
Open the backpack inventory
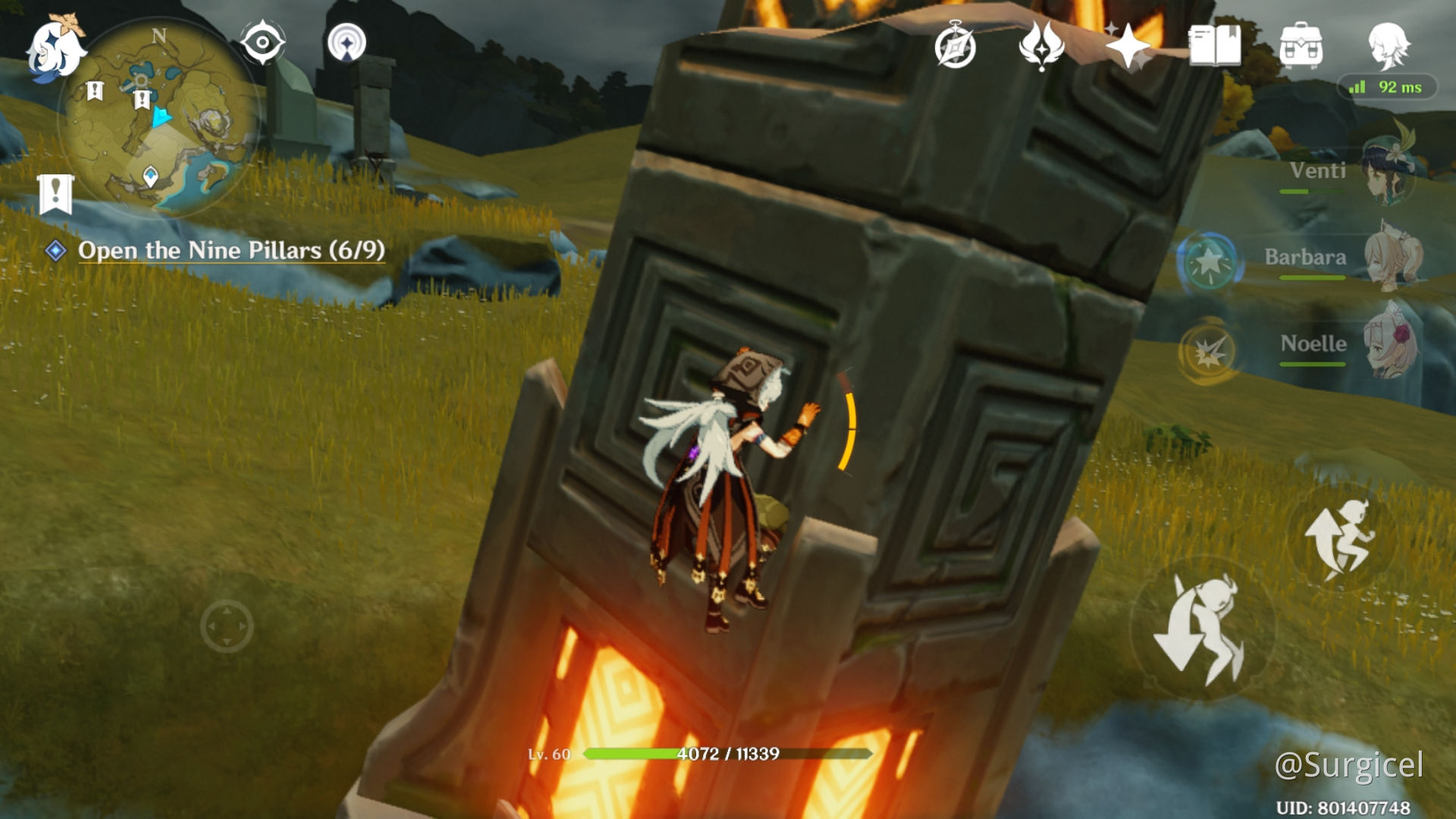(1301, 45)
